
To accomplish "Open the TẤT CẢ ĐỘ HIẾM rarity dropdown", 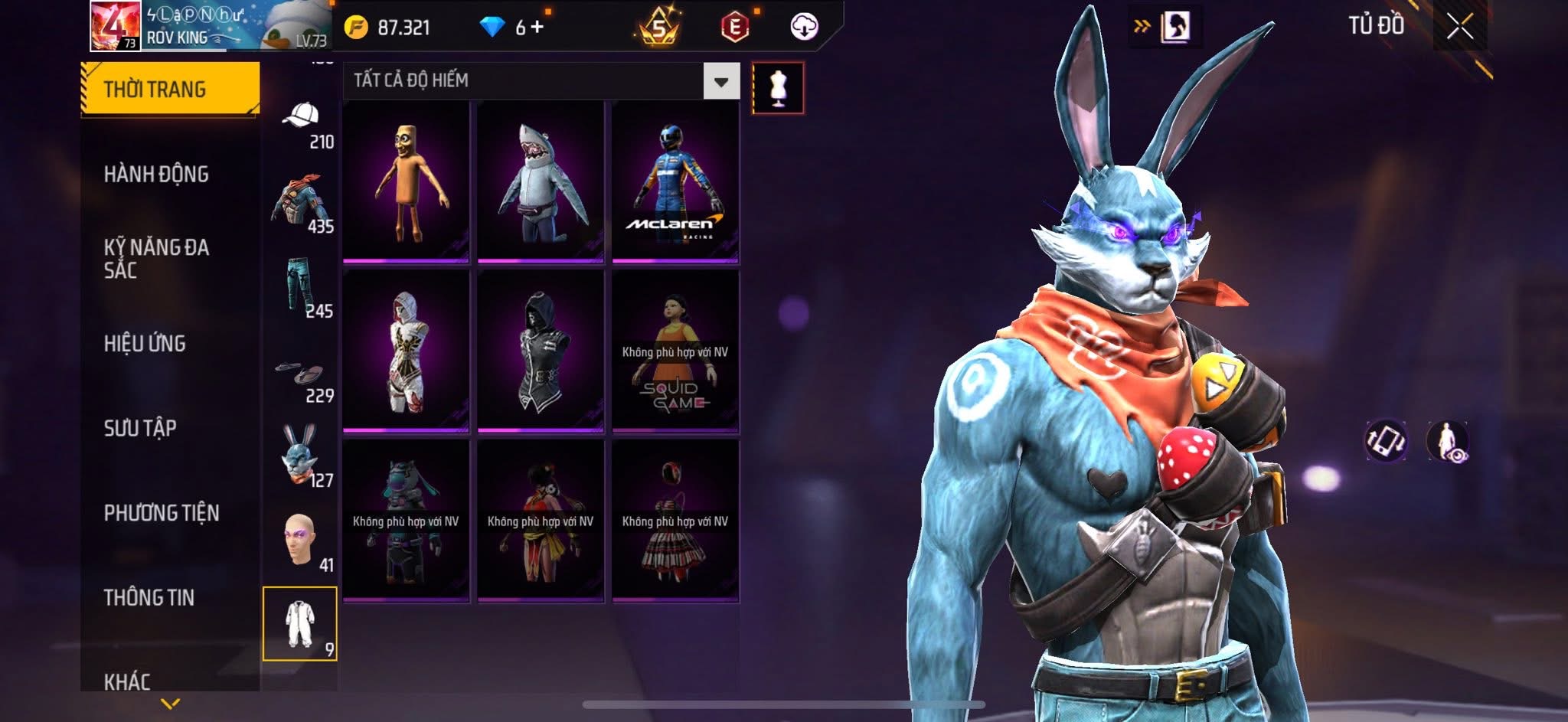I will (721, 81).
